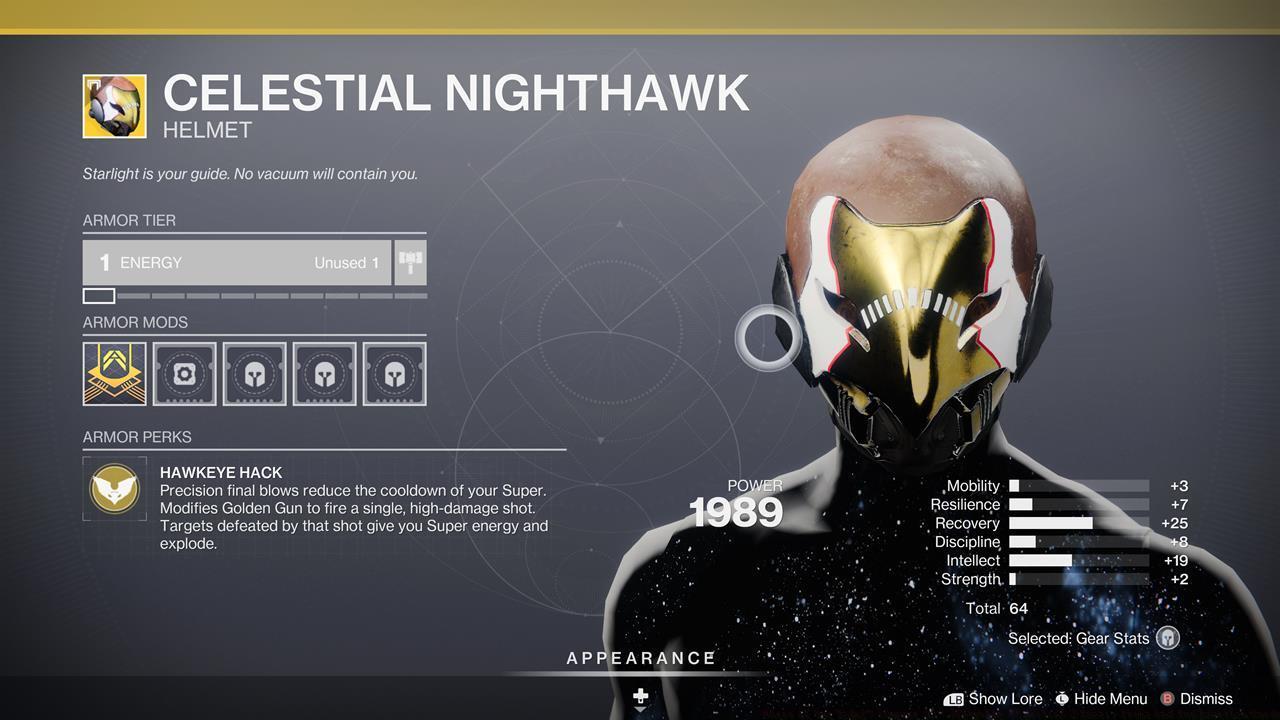Select the third helmet mod socket
Screen dimensions: 1280x720
tap(254, 372)
